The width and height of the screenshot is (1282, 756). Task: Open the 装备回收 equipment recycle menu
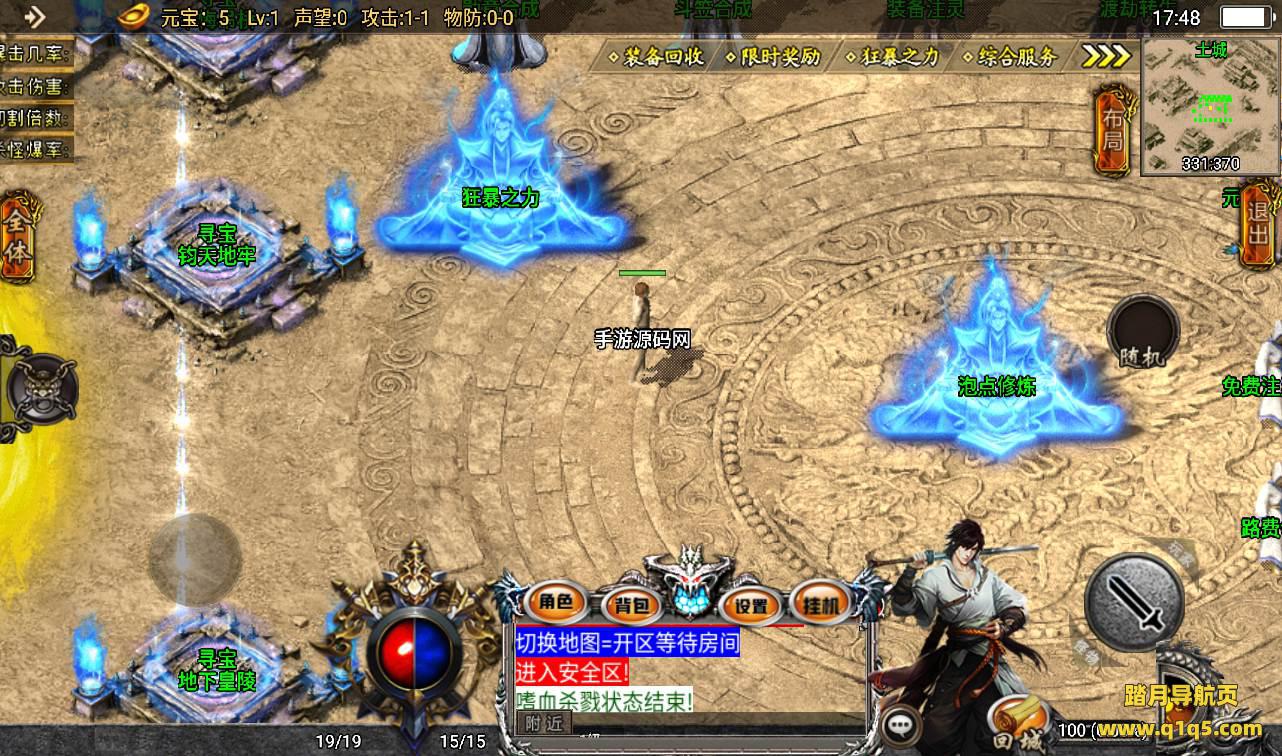(655, 57)
